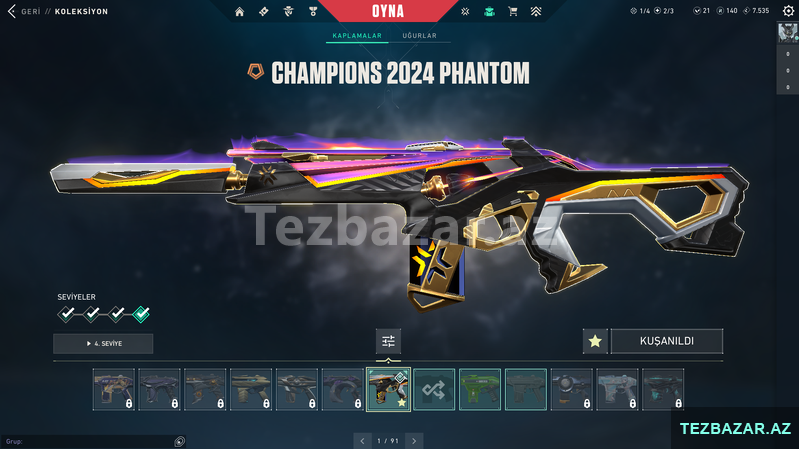The width and height of the screenshot is (799, 449).
Task: Go to the previous skin page
Action: tap(363, 440)
